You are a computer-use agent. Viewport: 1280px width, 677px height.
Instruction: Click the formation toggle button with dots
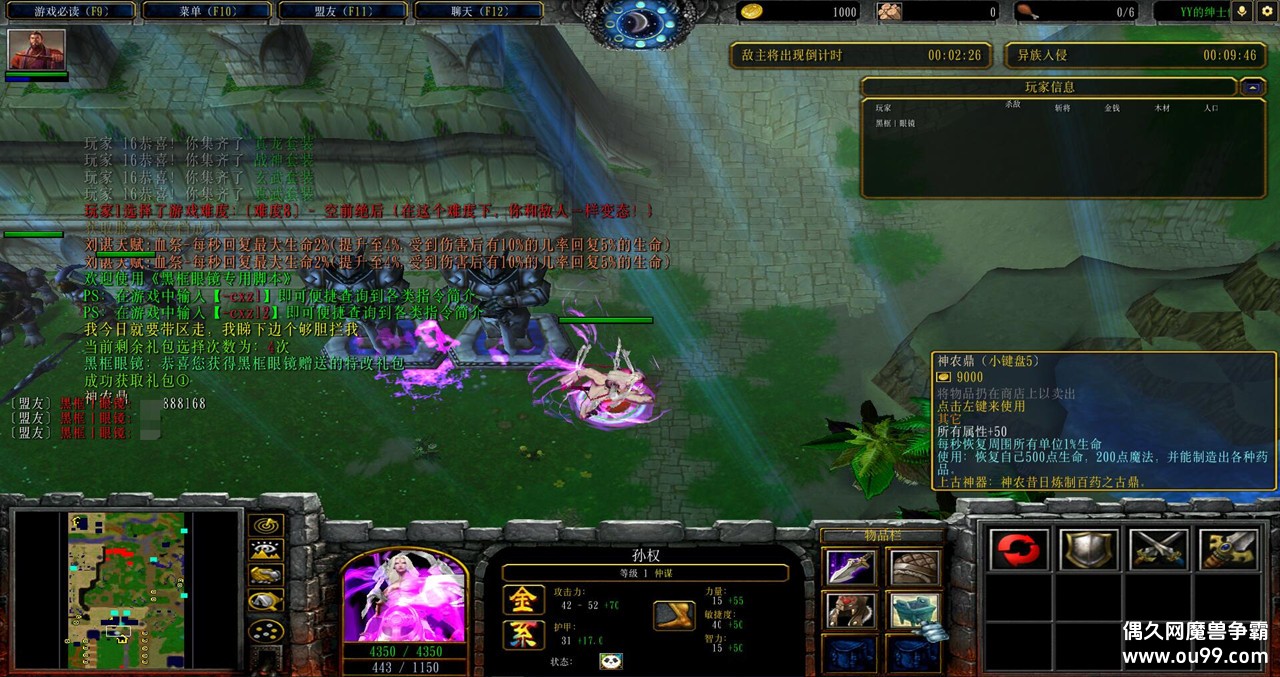265,631
